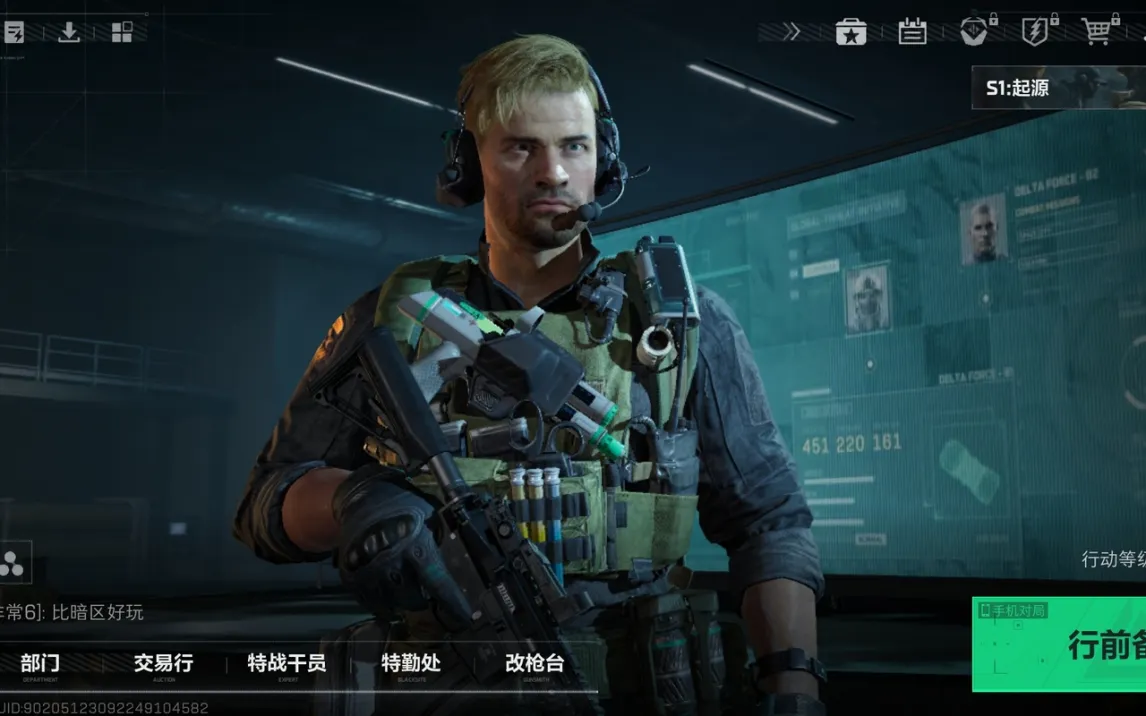Expand the double-arrow toolbar toggle
This screenshot has height=716, width=1146.
791,32
